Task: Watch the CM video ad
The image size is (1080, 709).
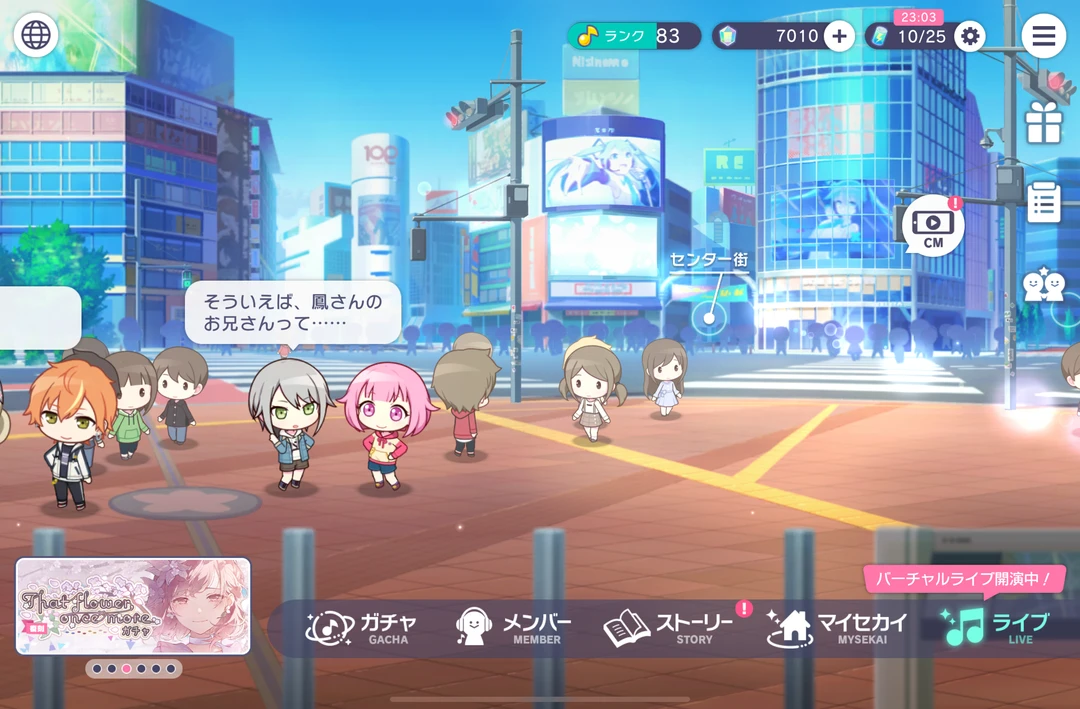Action: coord(933,225)
